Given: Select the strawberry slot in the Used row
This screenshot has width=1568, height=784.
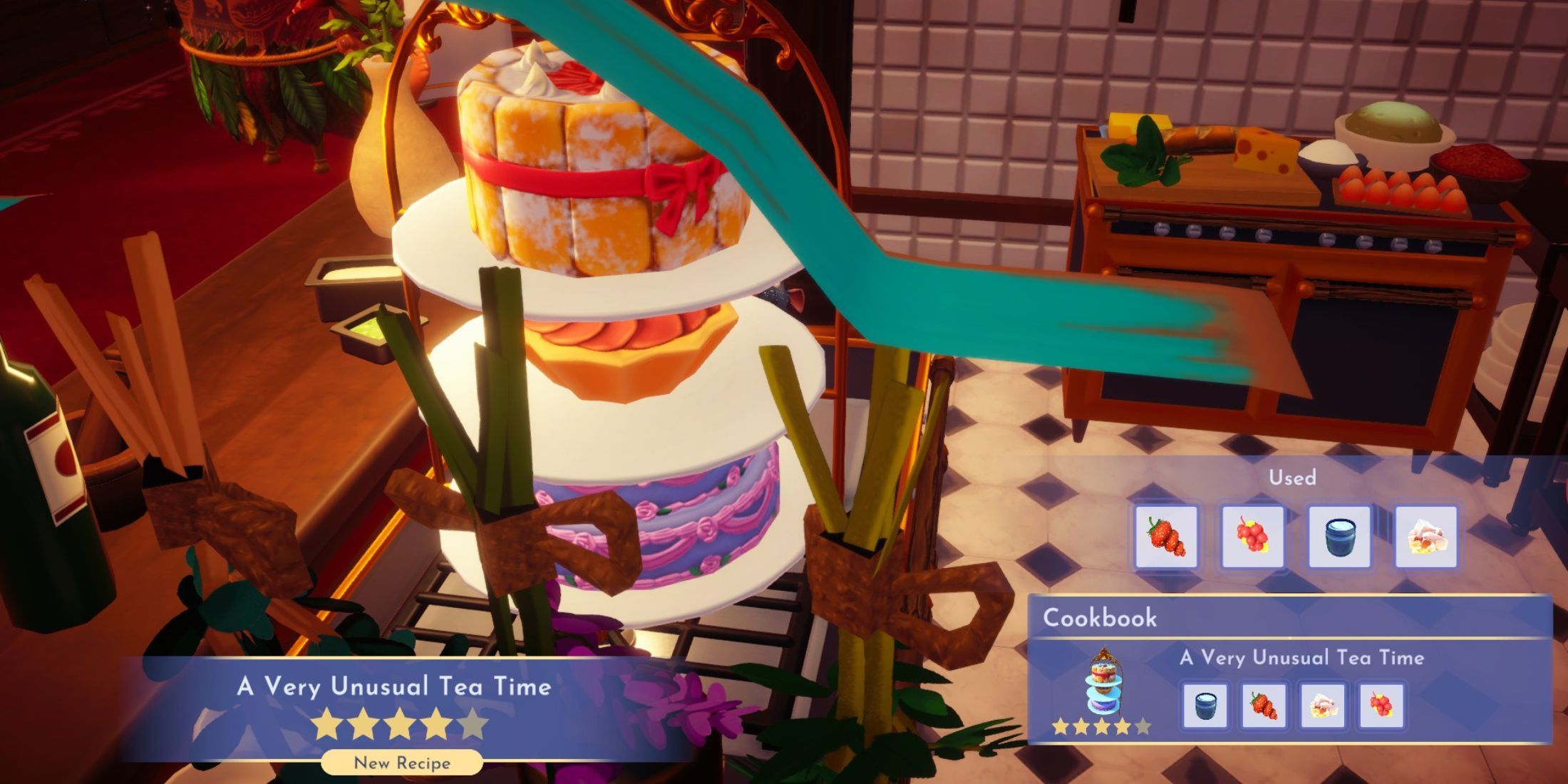Looking at the screenshot, I should click(x=1166, y=537).
